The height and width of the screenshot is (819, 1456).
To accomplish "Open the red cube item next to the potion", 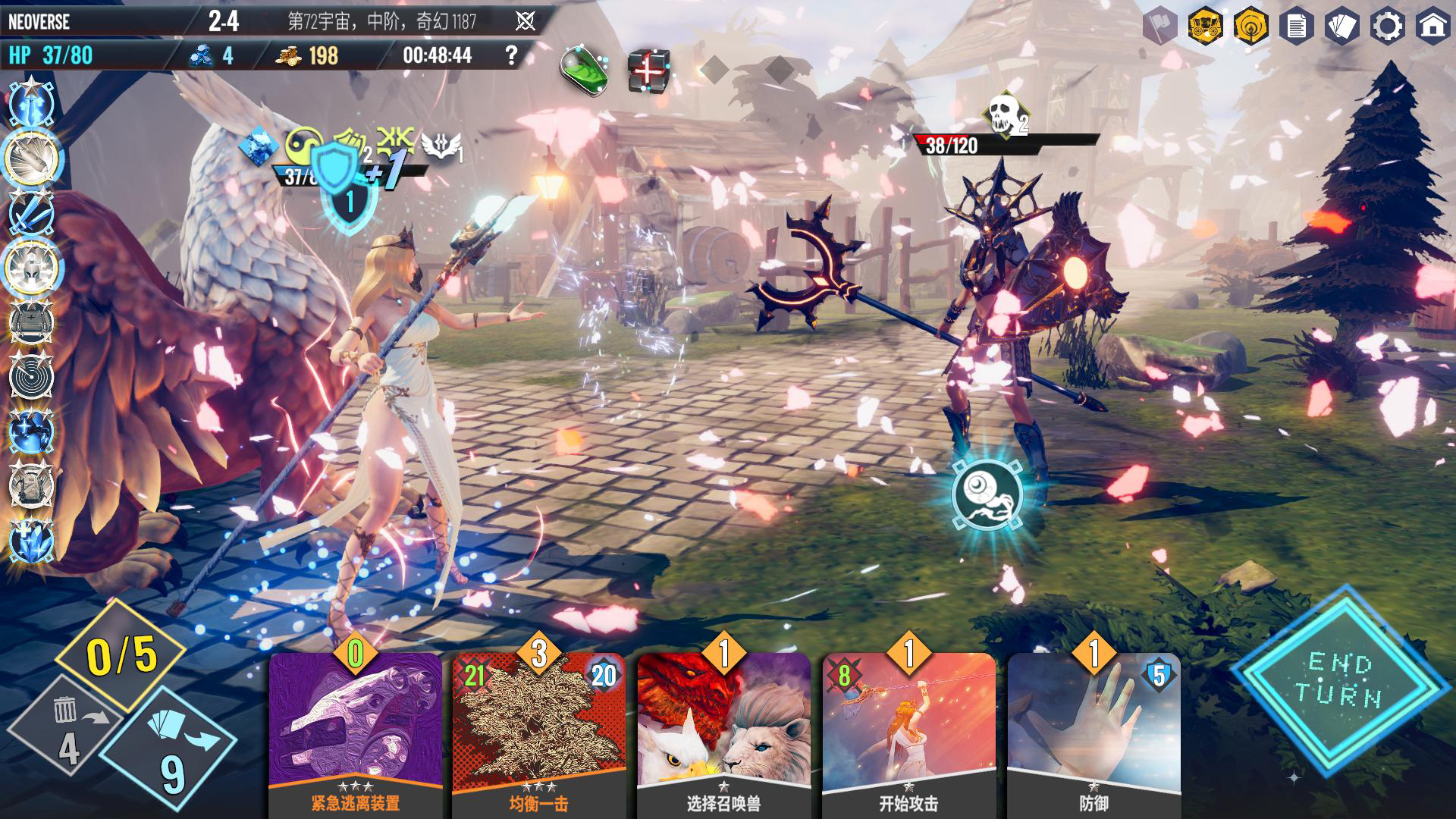I will pyautogui.click(x=646, y=70).
